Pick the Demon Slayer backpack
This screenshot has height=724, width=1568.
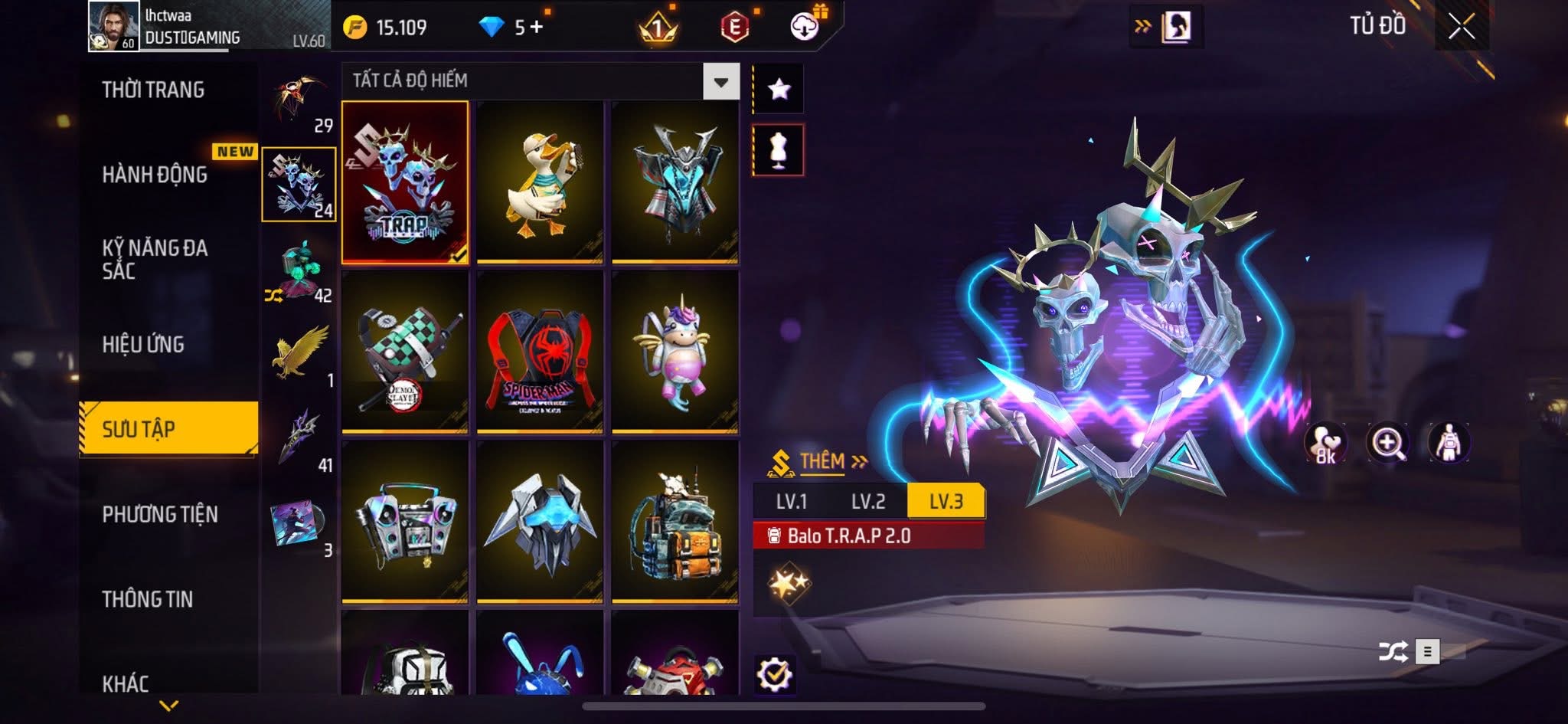click(405, 352)
